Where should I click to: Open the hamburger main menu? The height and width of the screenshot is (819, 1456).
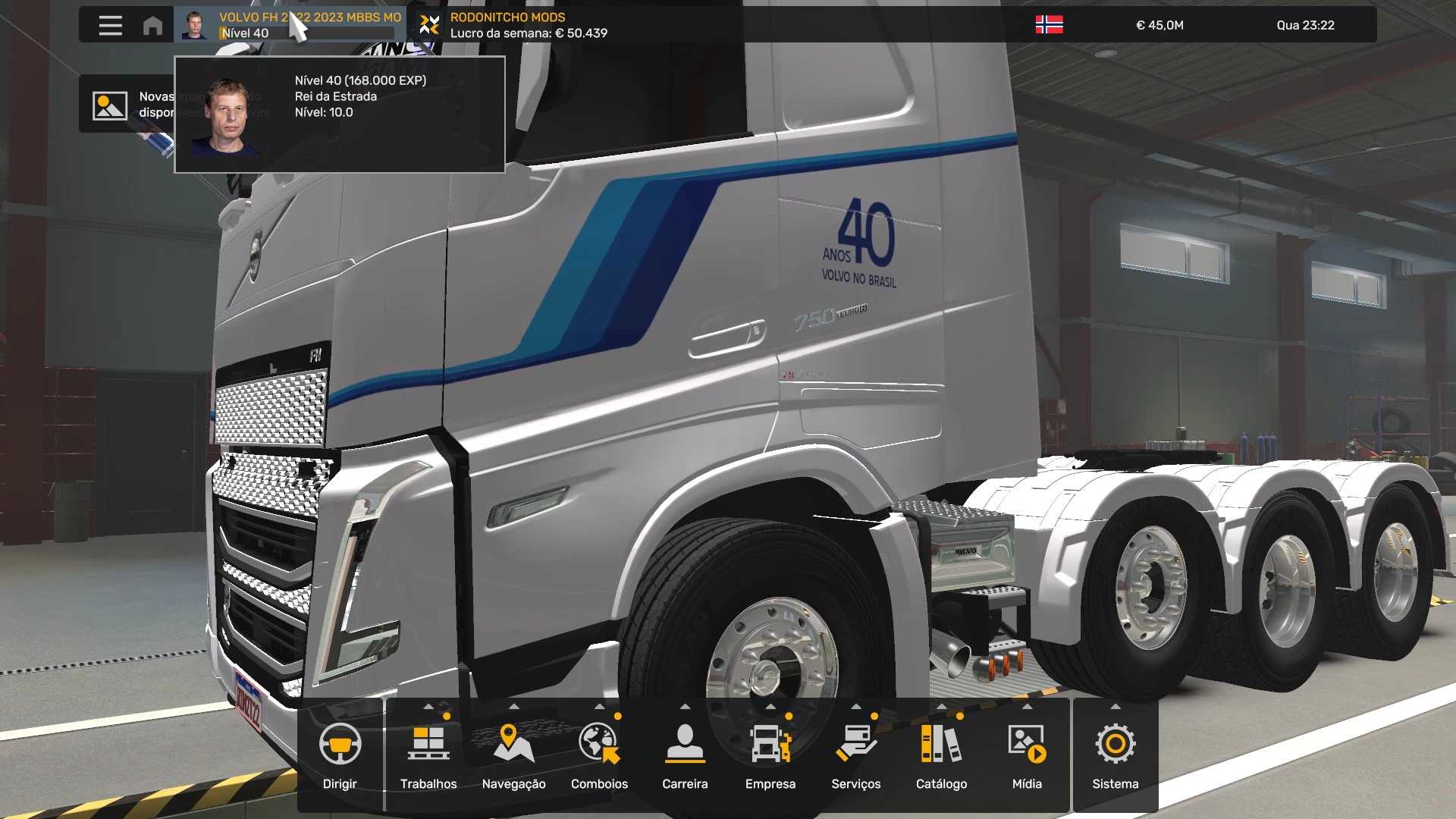[x=111, y=25]
